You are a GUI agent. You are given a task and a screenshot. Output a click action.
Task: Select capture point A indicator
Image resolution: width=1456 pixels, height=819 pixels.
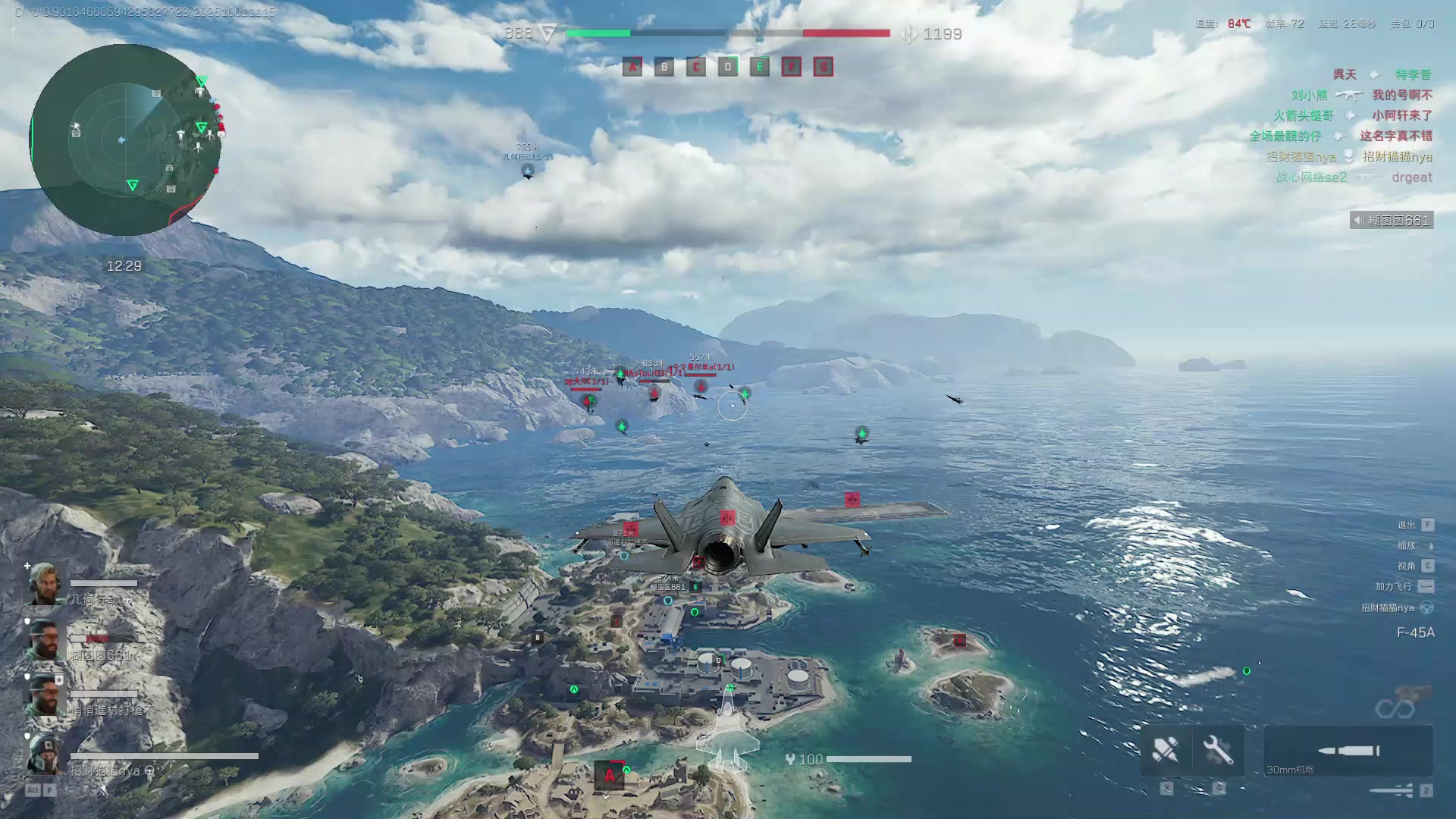click(632, 67)
